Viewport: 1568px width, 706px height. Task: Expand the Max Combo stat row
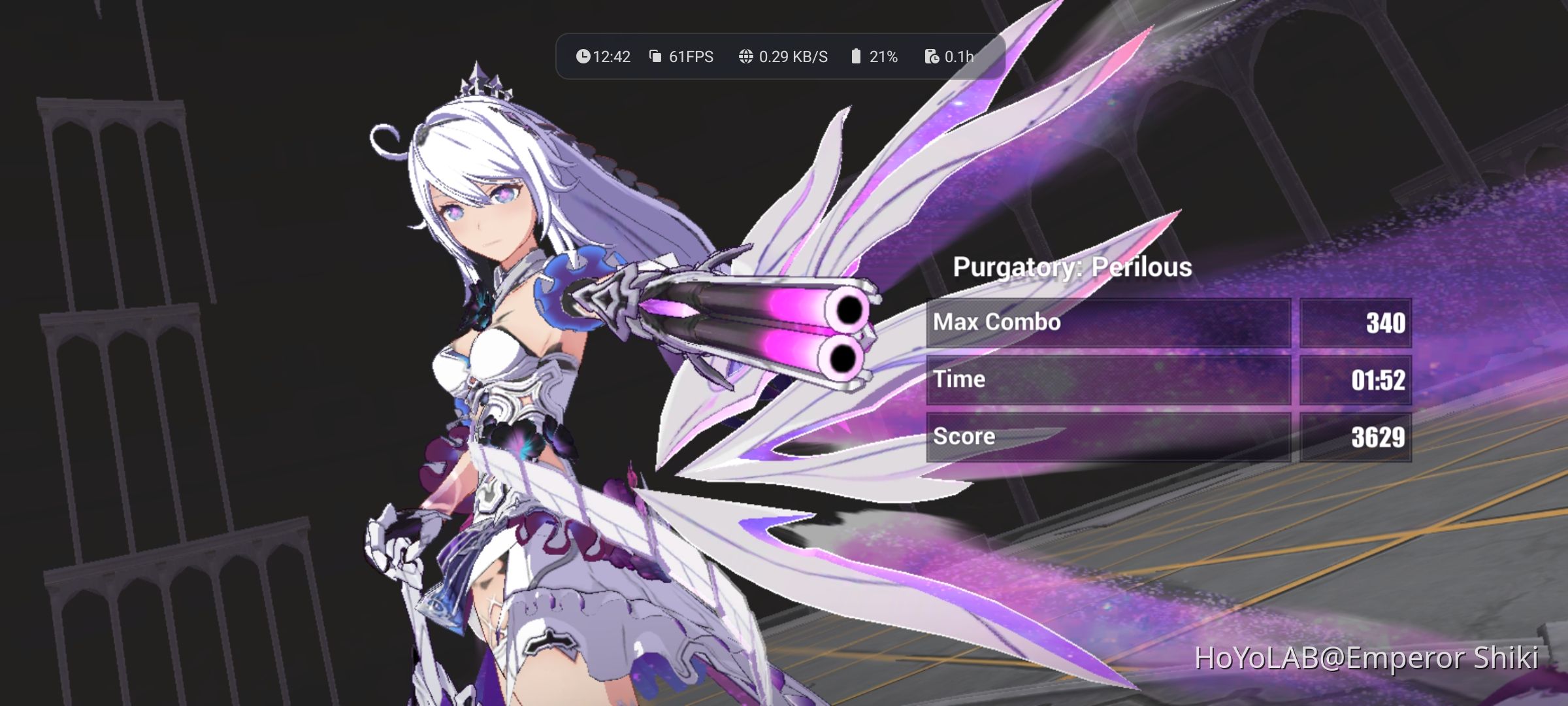(1111, 322)
